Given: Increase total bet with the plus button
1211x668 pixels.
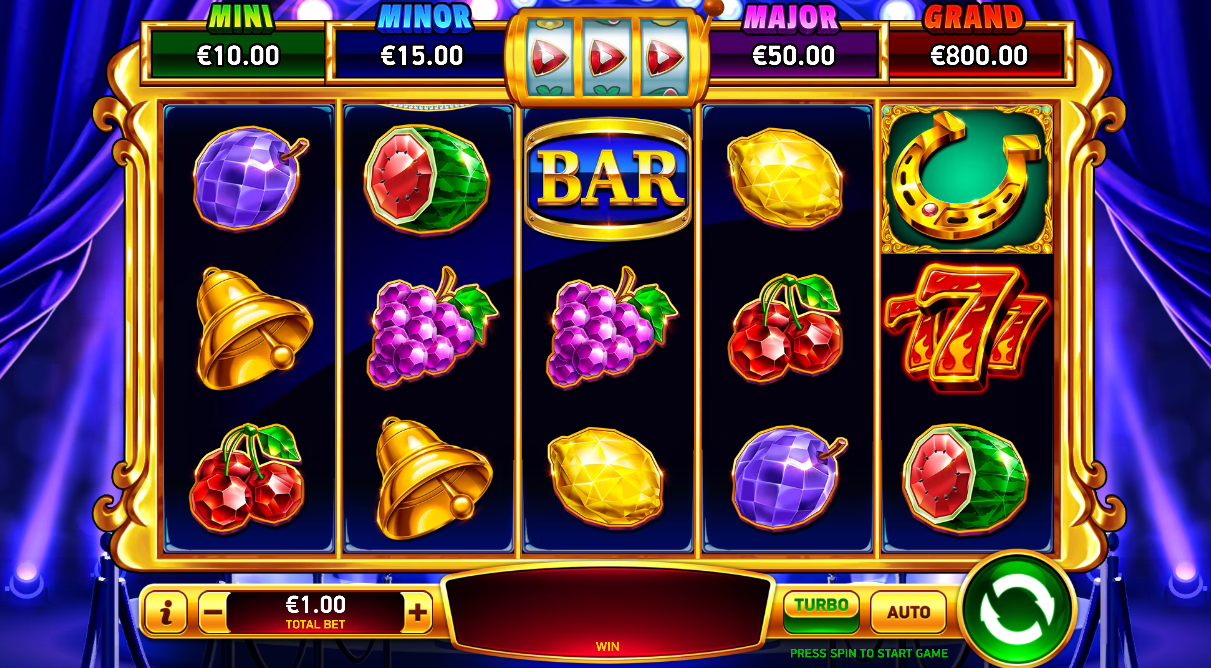Looking at the screenshot, I should click(417, 612).
